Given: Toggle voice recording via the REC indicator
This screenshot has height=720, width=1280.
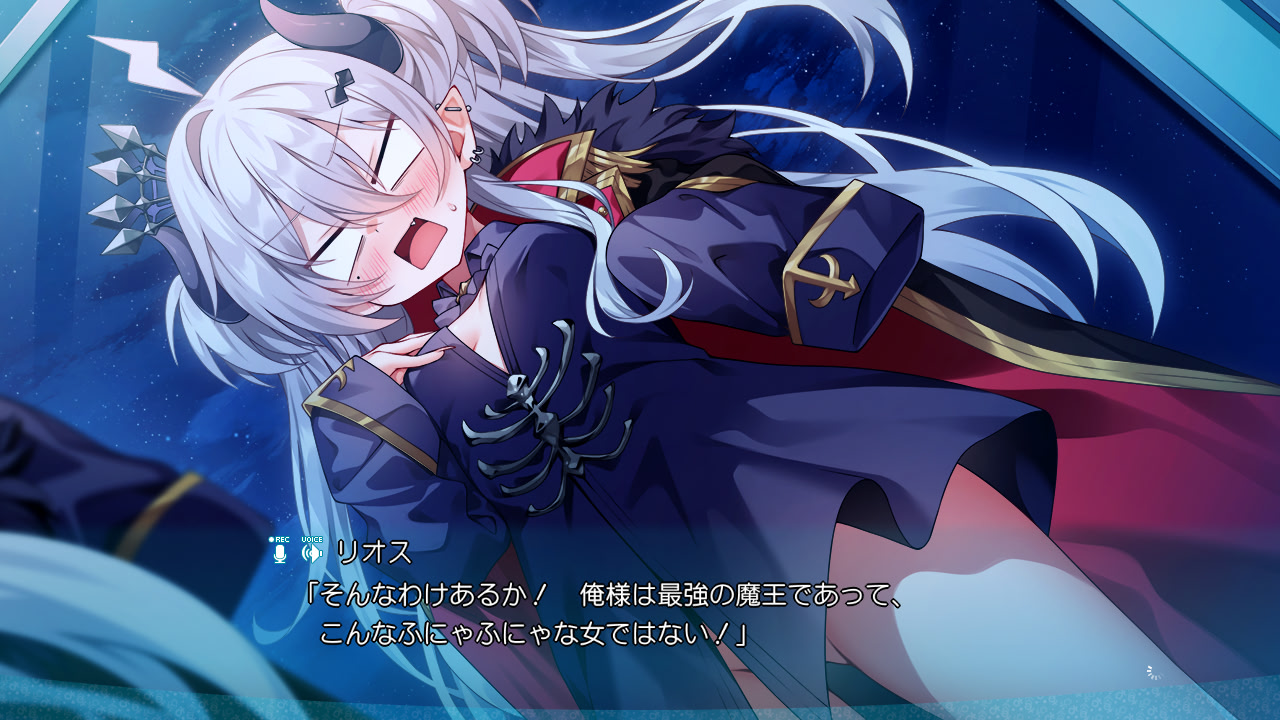Looking at the screenshot, I should (281, 547).
